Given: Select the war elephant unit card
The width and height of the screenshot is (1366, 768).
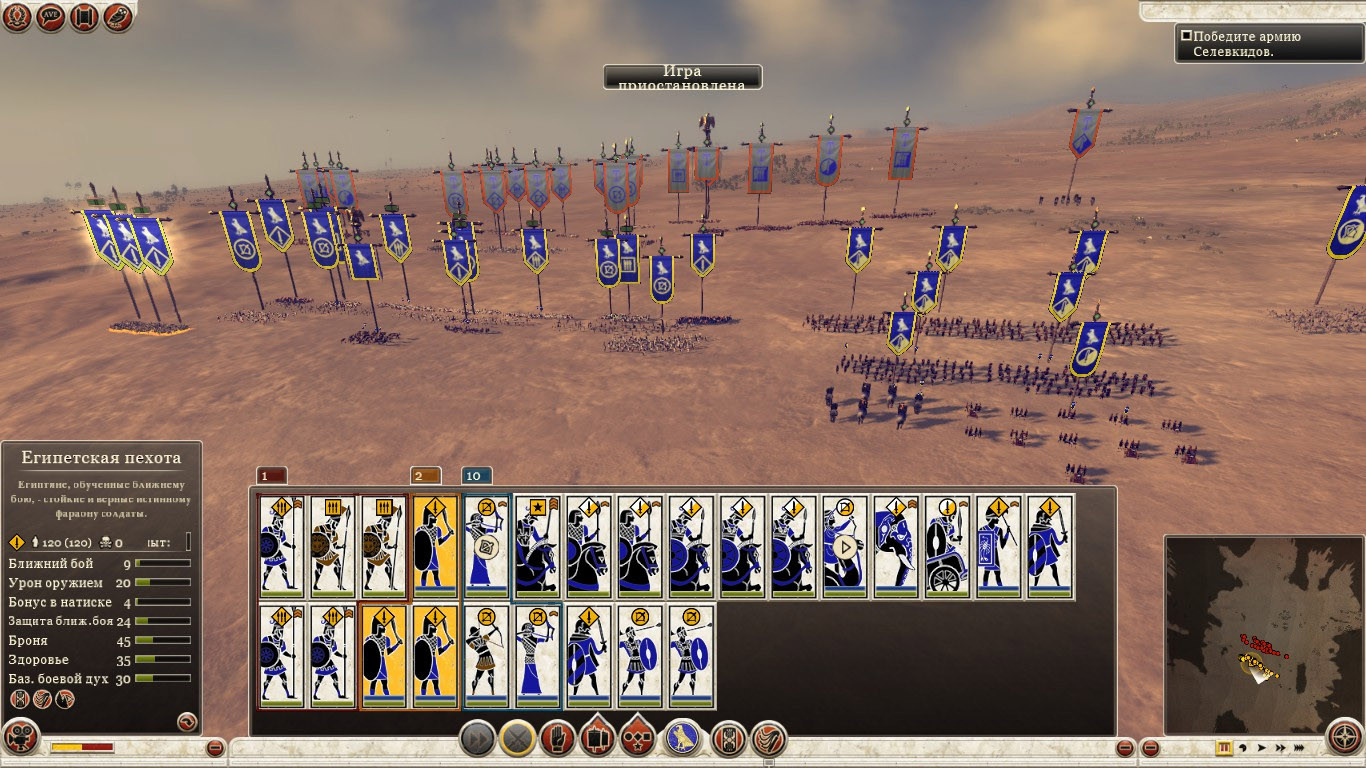Looking at the screenshot, I should point(896,547).
